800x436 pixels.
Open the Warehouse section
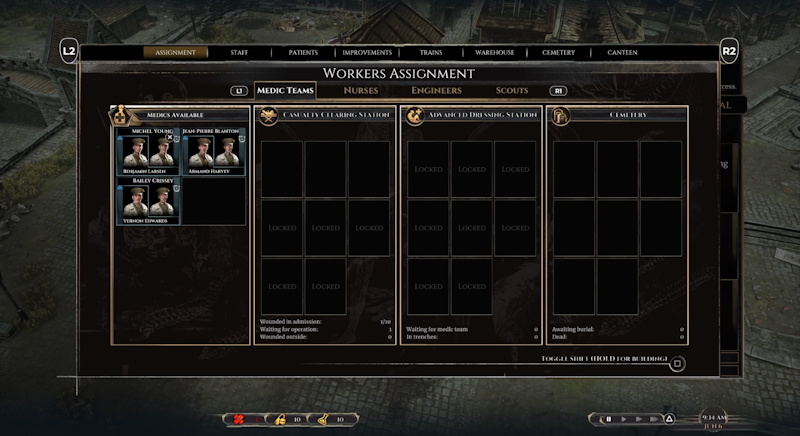point(494,52)
